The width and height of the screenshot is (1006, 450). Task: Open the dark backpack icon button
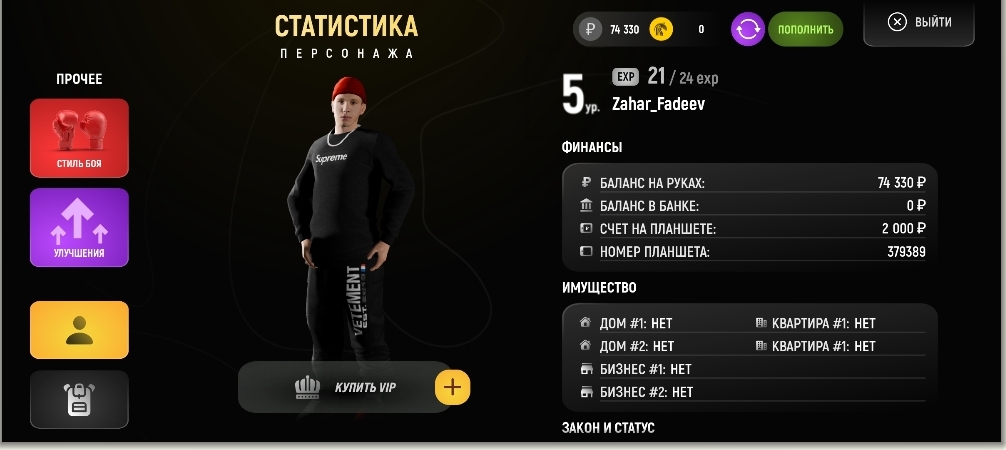coord(79,399)
